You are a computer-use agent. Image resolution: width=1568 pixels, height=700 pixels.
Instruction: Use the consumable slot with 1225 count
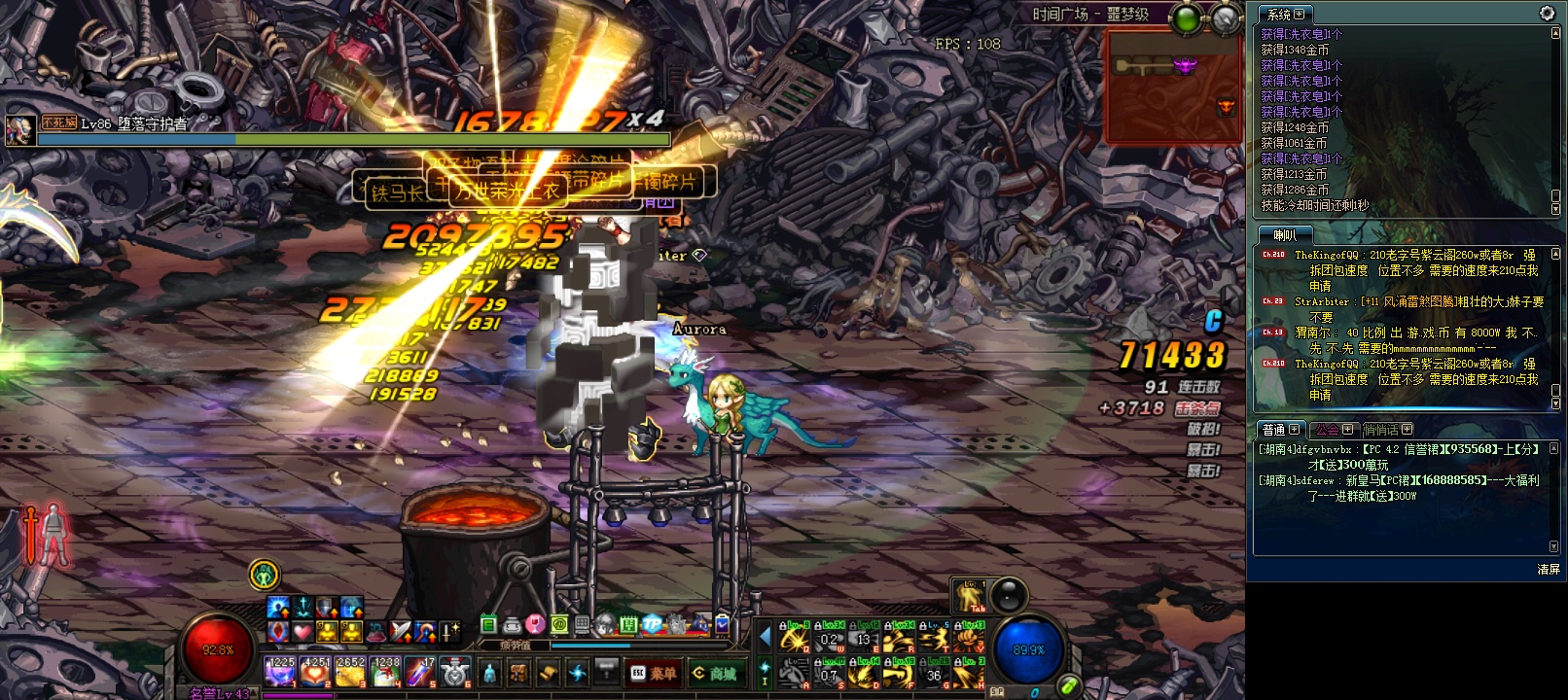pyautogui.click(x=279, y=671)
